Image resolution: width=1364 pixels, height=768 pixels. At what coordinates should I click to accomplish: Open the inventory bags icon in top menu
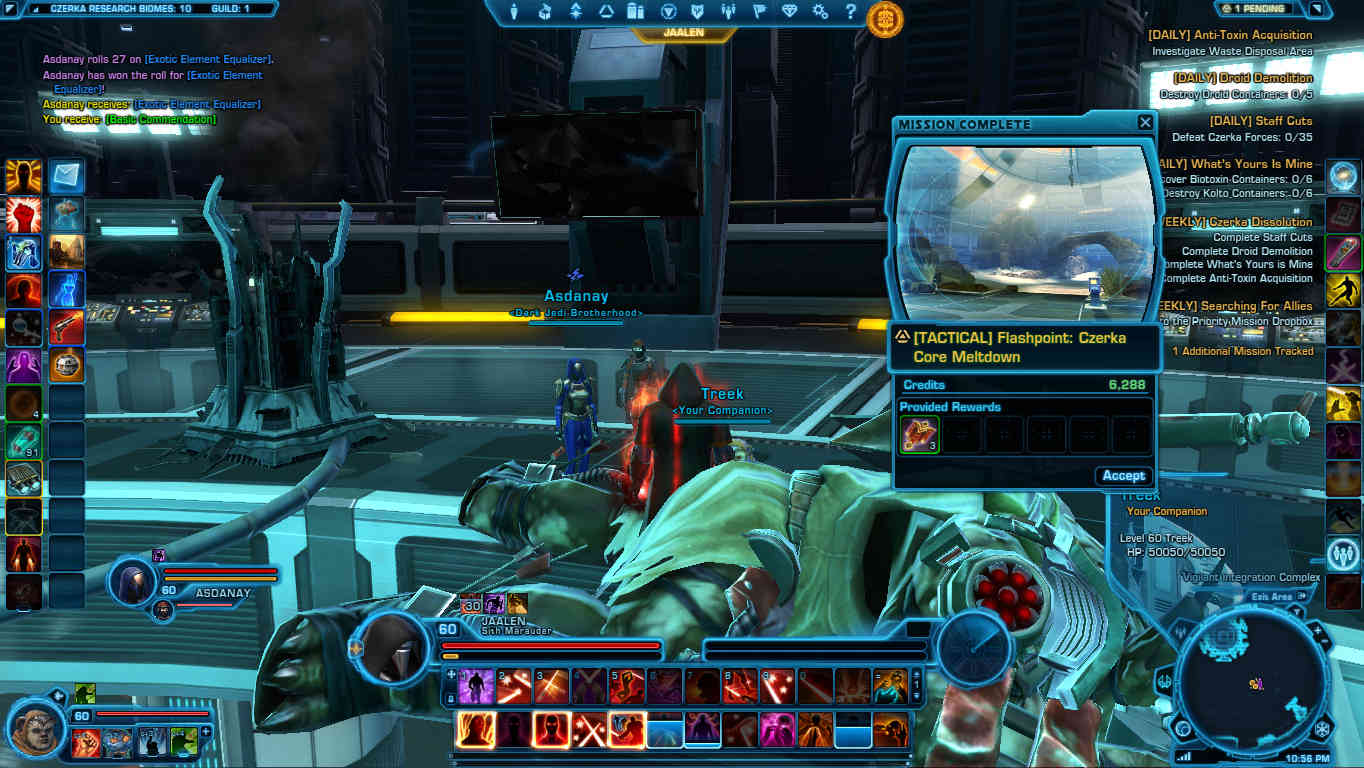coord(635,12)
